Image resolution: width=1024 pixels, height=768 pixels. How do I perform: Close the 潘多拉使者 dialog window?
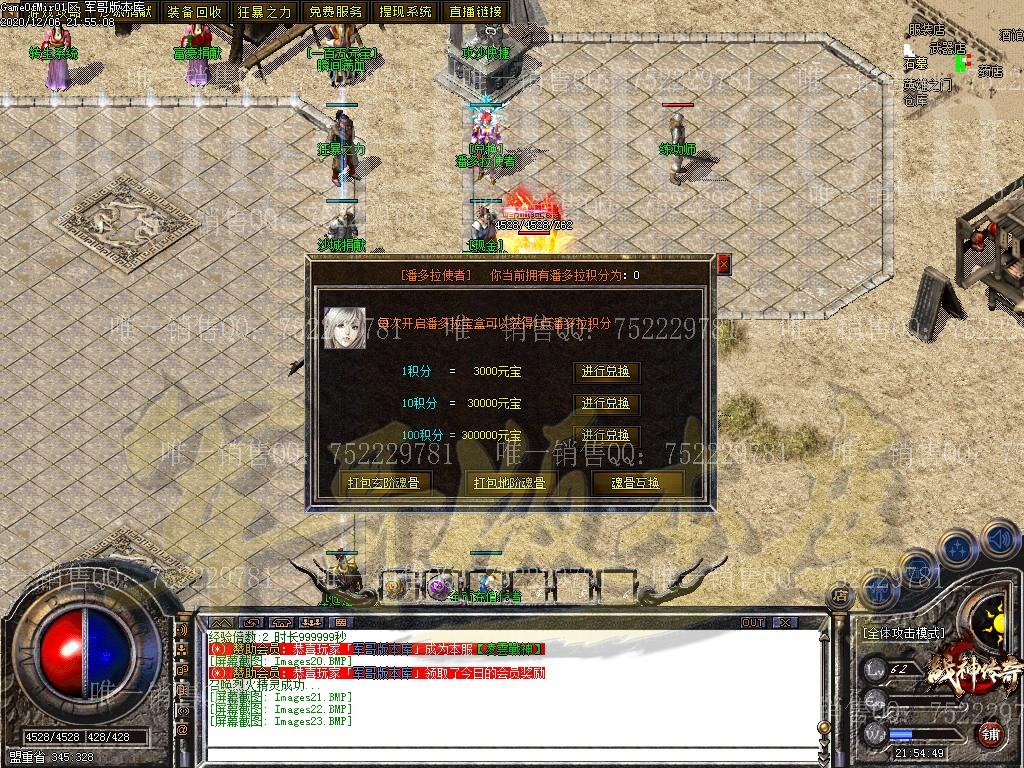click(724, 264)
